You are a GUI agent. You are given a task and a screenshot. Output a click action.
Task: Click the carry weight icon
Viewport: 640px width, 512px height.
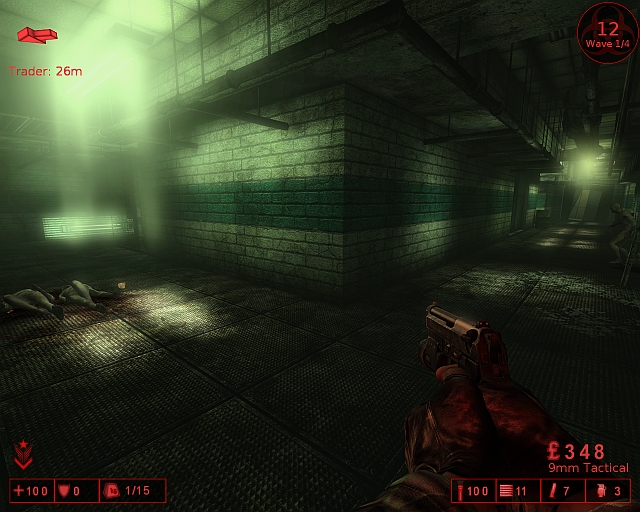[112, 491]
